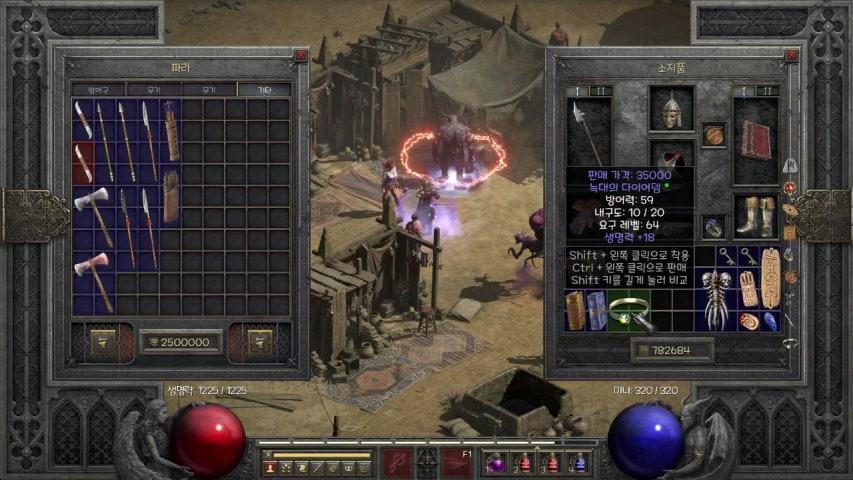The image size is (853, 480).
Task: Choose the pink-bladed axe in the shop
Action: pos(93,278)
